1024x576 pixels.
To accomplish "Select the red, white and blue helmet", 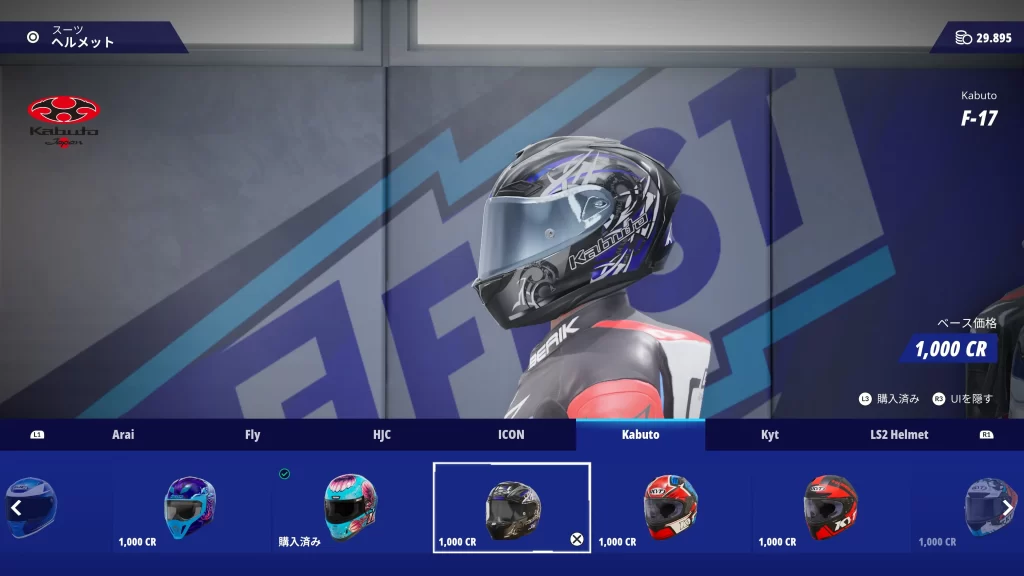I will pyautogui.click(x=671, y=506).
